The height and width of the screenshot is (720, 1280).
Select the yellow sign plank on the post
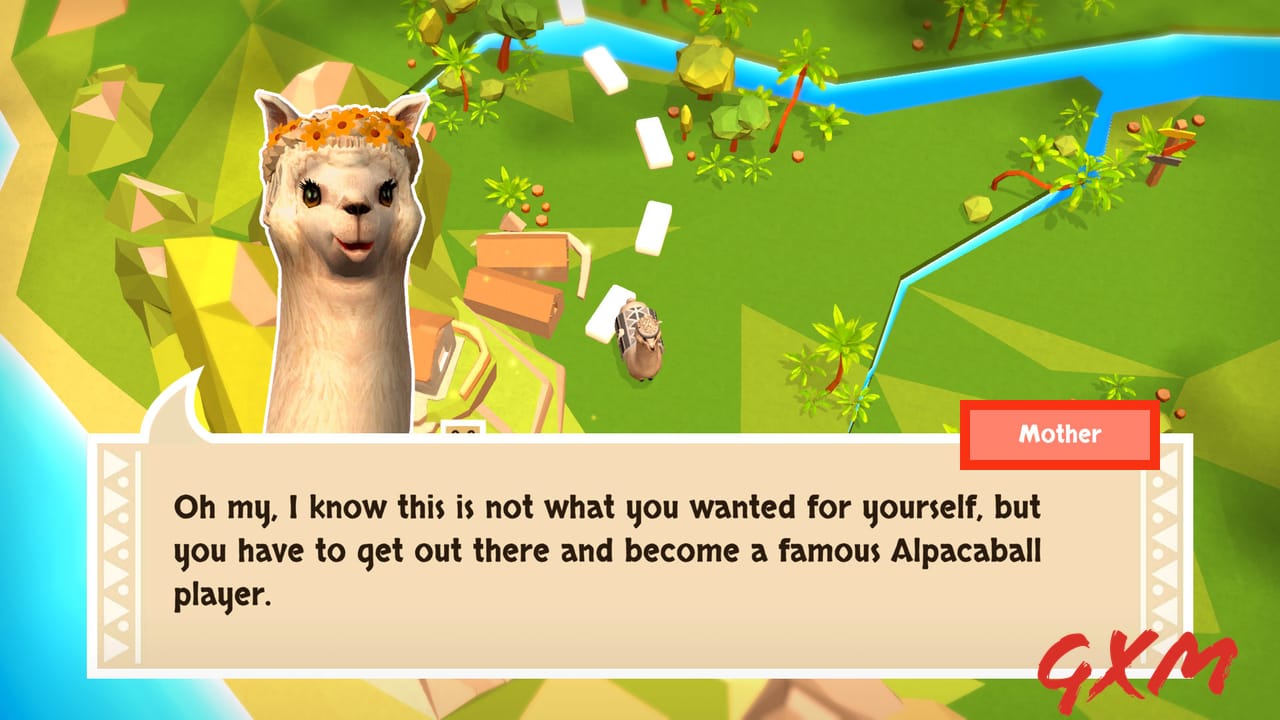point(1178,131)
